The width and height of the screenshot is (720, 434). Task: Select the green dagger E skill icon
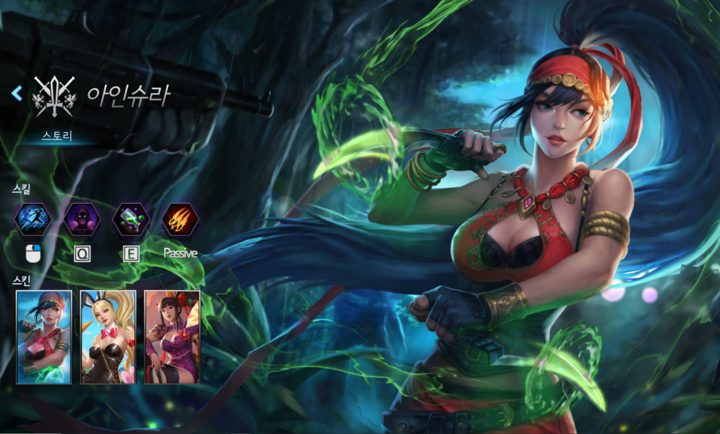[131, 219]
